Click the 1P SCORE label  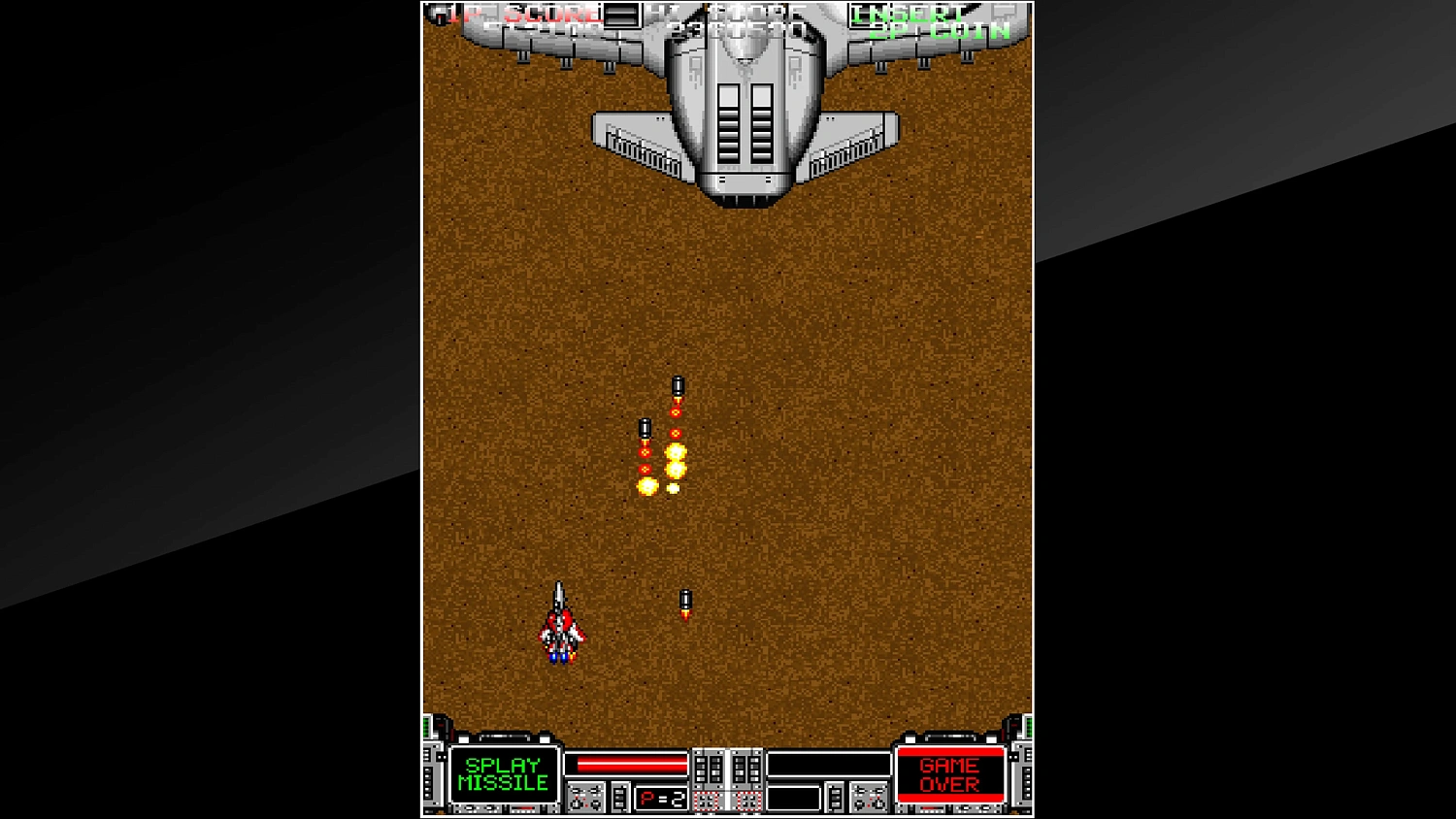pos(519,14)
